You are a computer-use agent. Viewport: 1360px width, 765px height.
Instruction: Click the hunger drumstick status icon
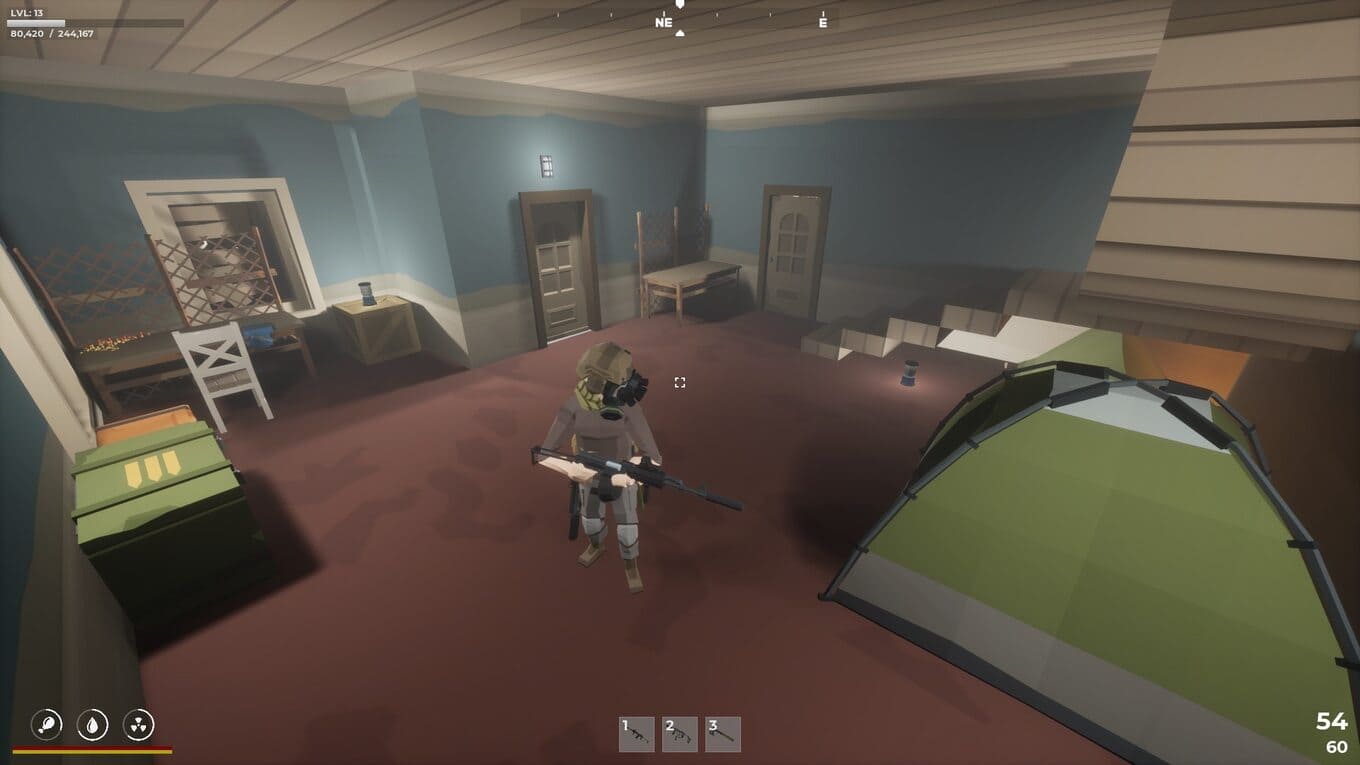[47, 723]
